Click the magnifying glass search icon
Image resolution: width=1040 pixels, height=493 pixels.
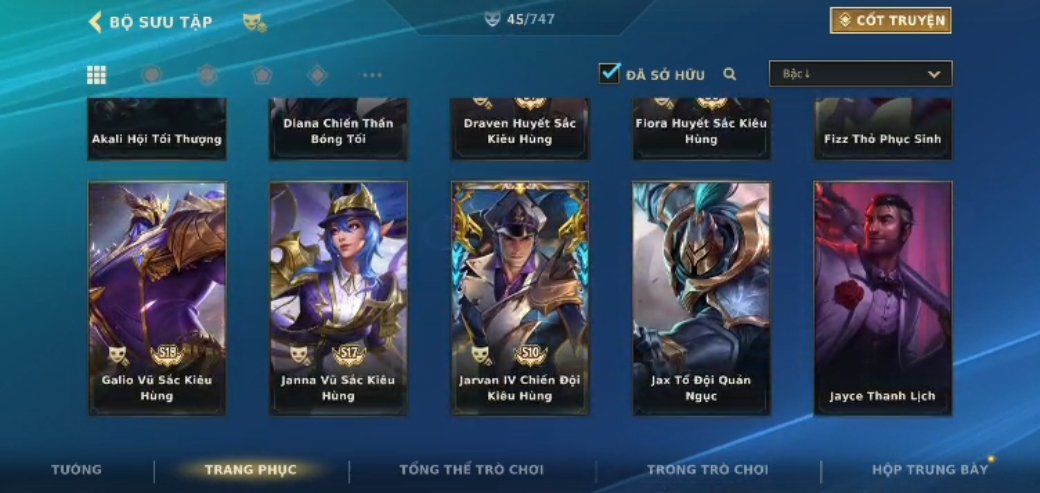coord(730,74)
